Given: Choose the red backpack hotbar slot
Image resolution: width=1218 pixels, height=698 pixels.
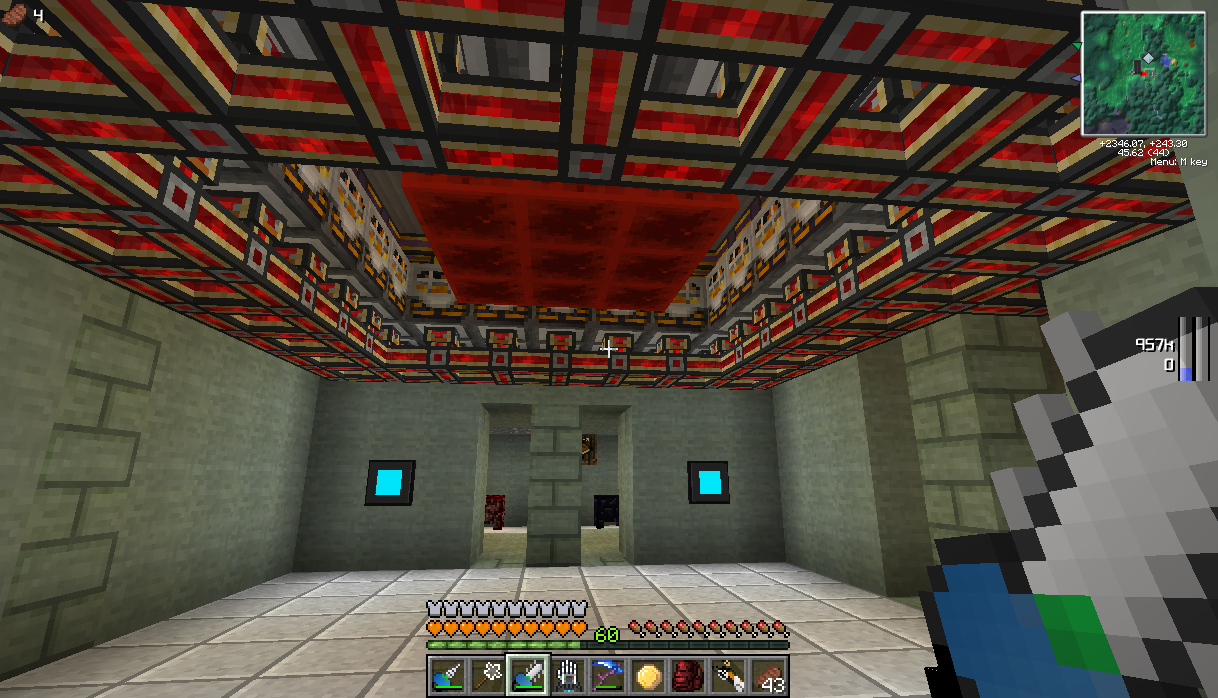Looking at the screenshot, I should tap(687, 675).
